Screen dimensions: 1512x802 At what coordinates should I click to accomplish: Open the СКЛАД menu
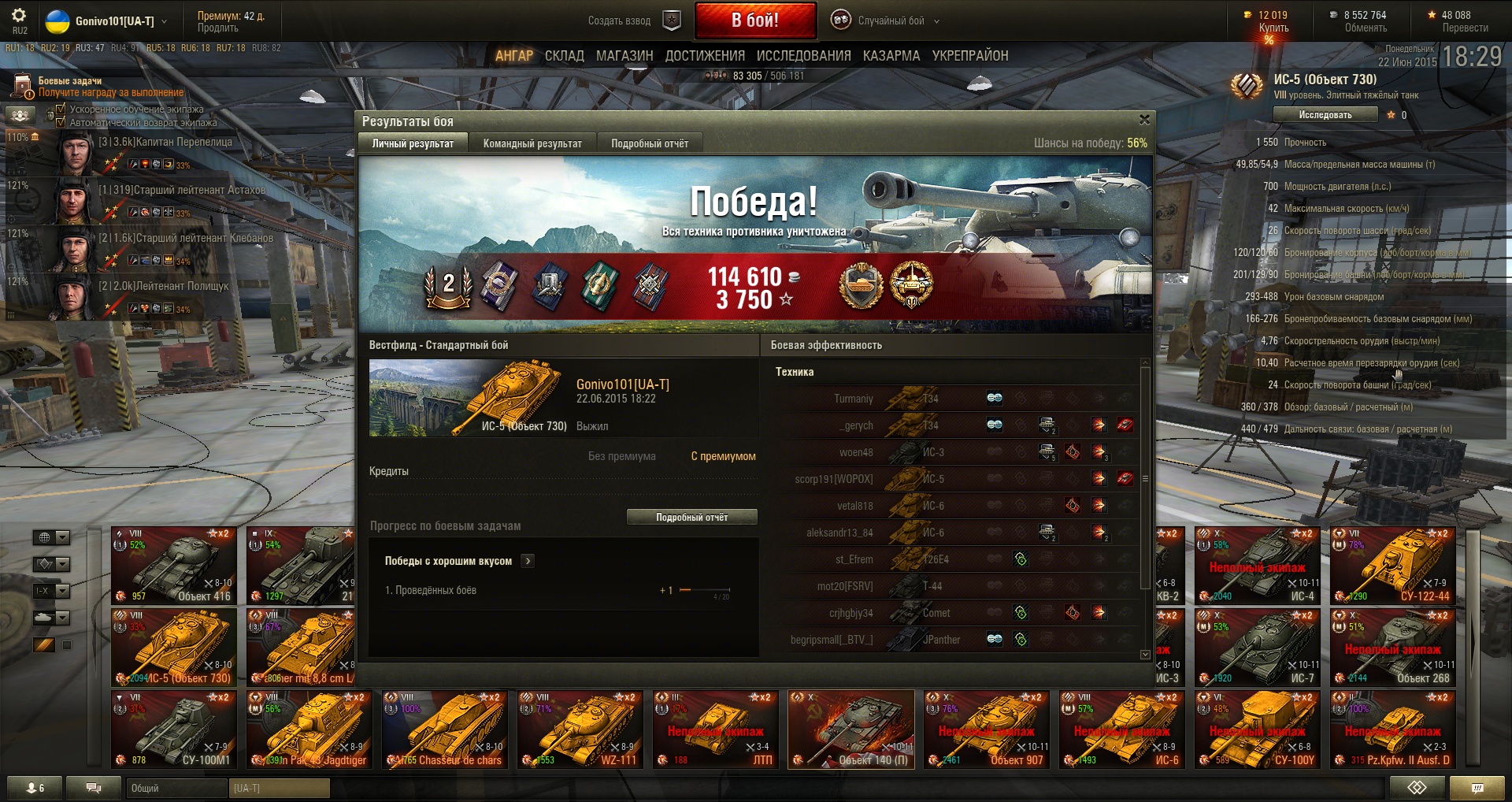[x=564, y=56]
